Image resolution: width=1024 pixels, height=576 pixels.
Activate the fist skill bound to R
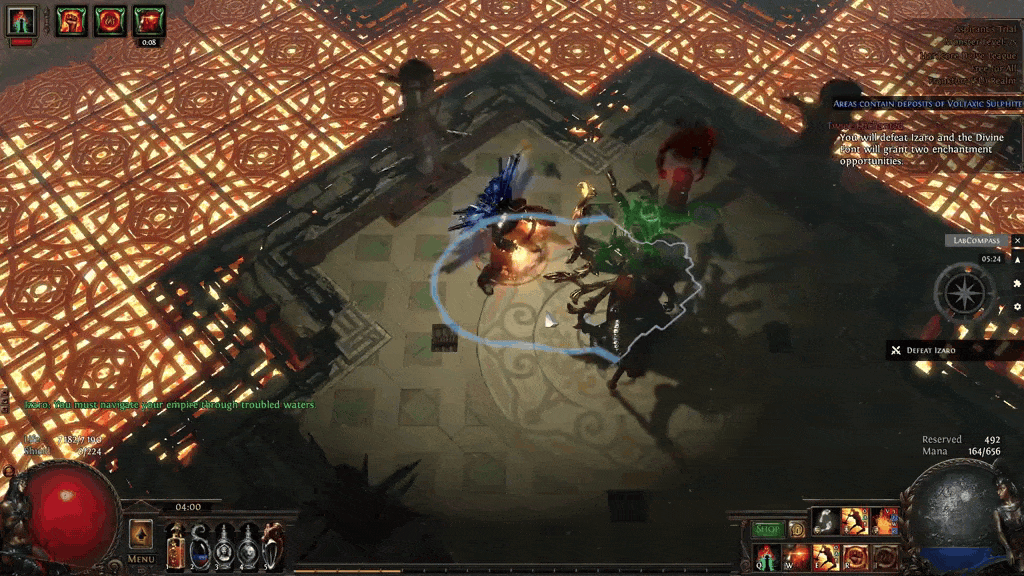tap(855, 557)
